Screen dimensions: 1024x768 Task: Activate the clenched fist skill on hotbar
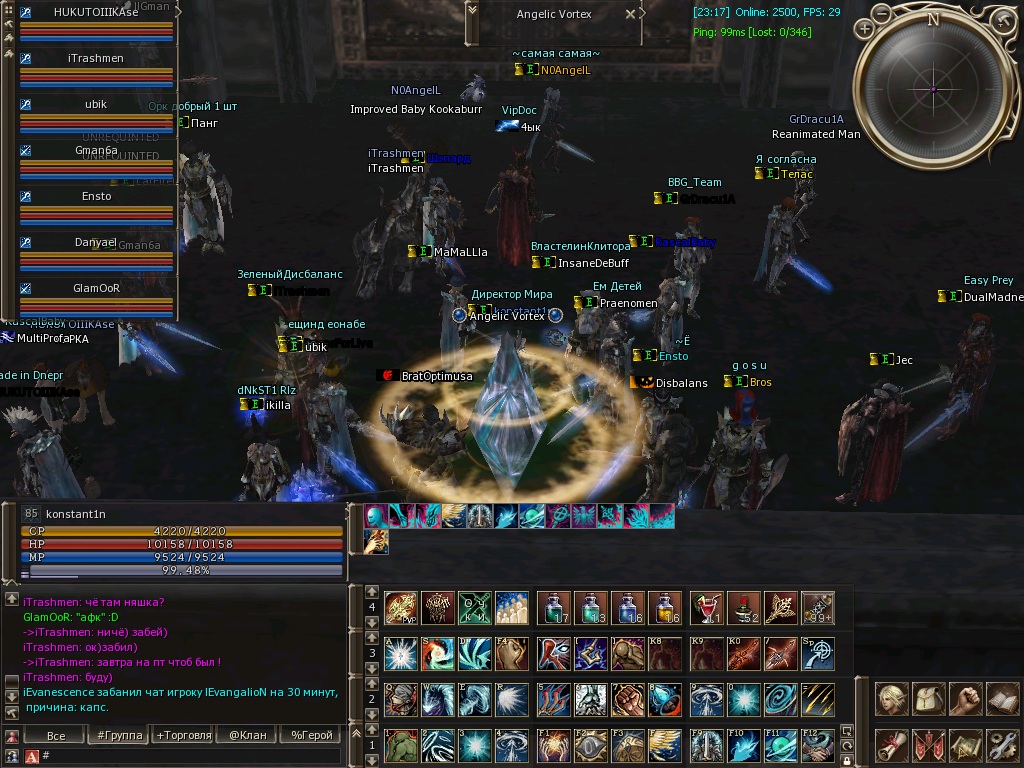pos(629,699)
